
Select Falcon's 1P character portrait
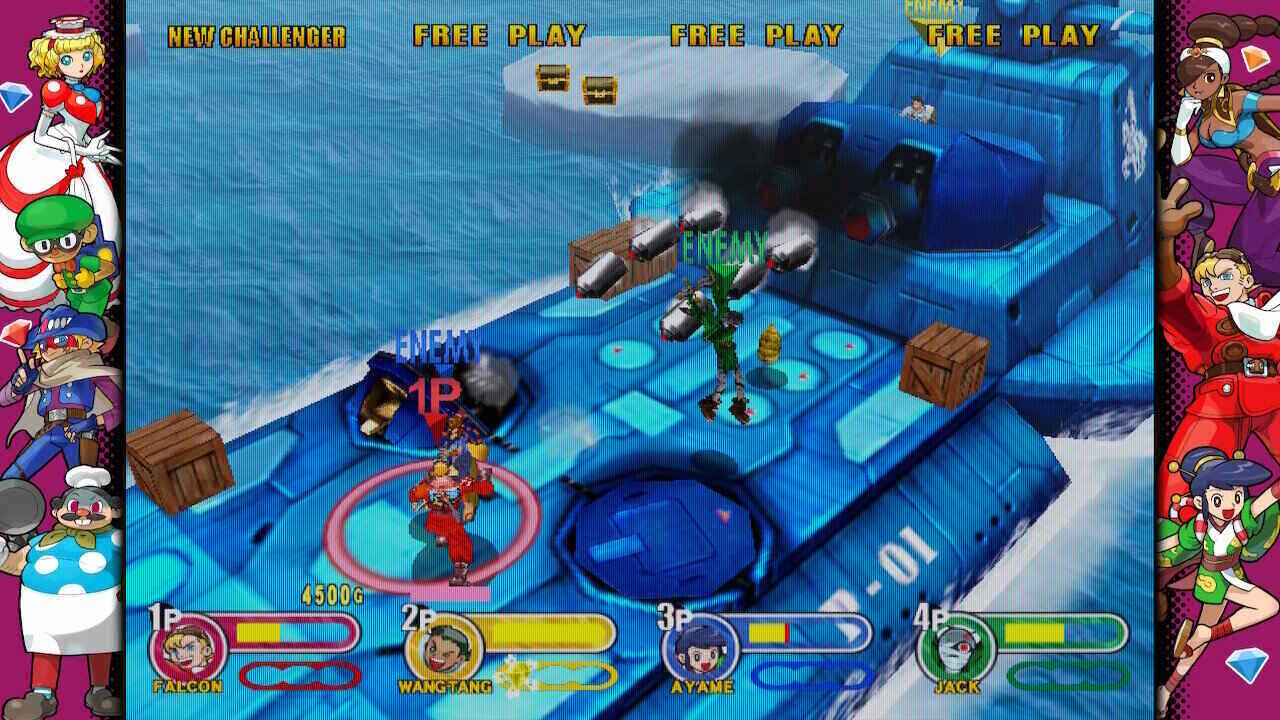coord(187,648)
